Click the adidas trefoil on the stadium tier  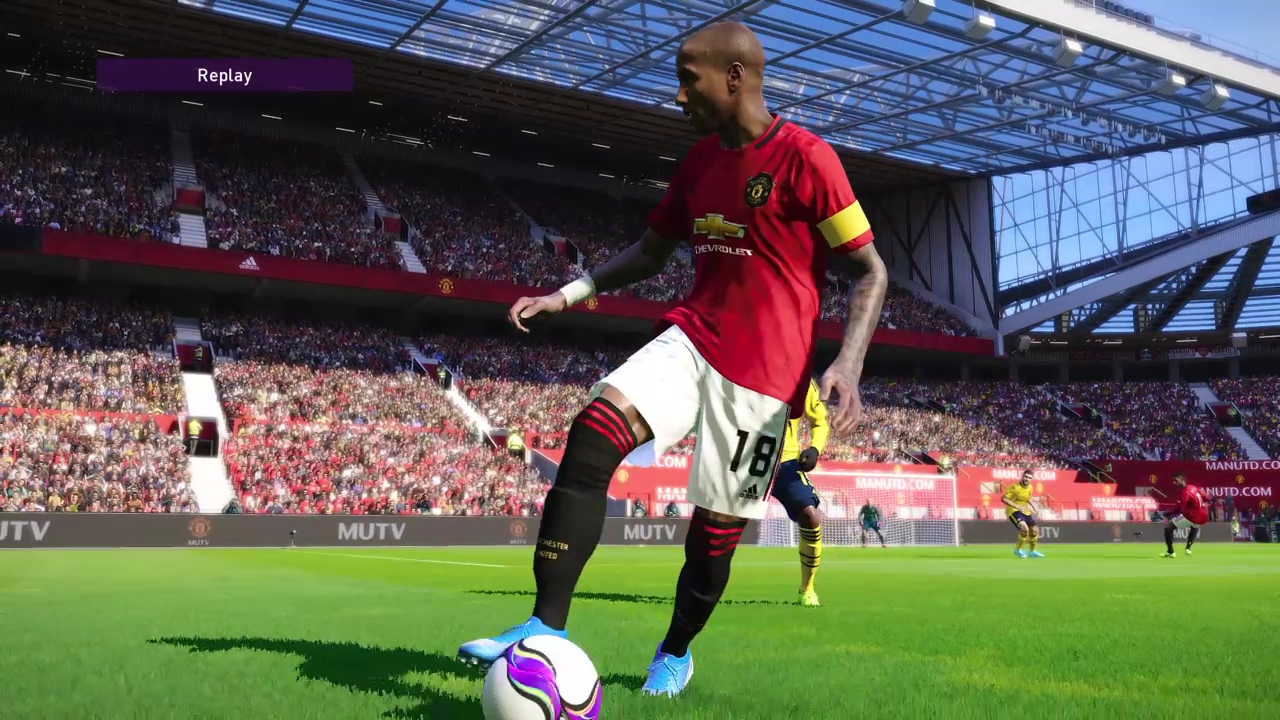[x=248, y=263]
